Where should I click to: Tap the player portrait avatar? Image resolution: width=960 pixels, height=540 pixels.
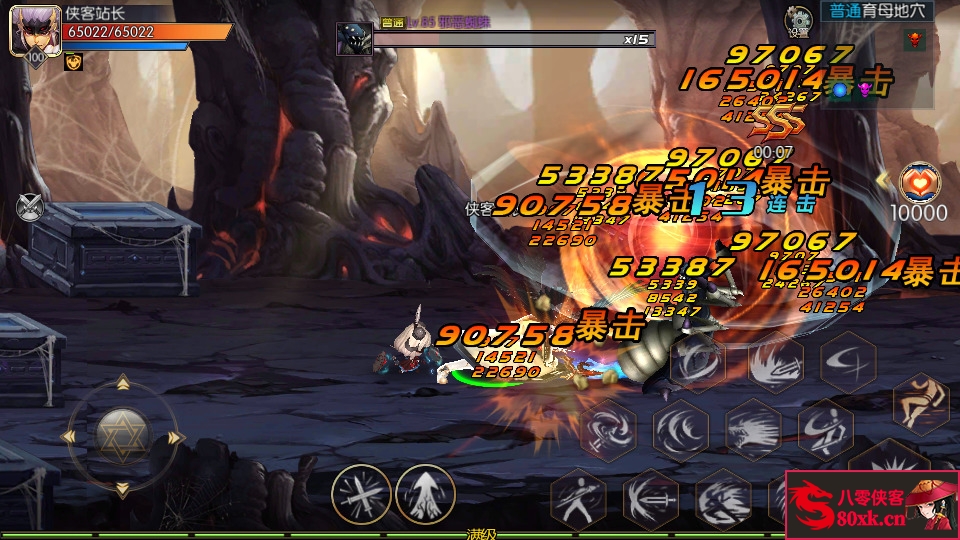pos(30,32)
